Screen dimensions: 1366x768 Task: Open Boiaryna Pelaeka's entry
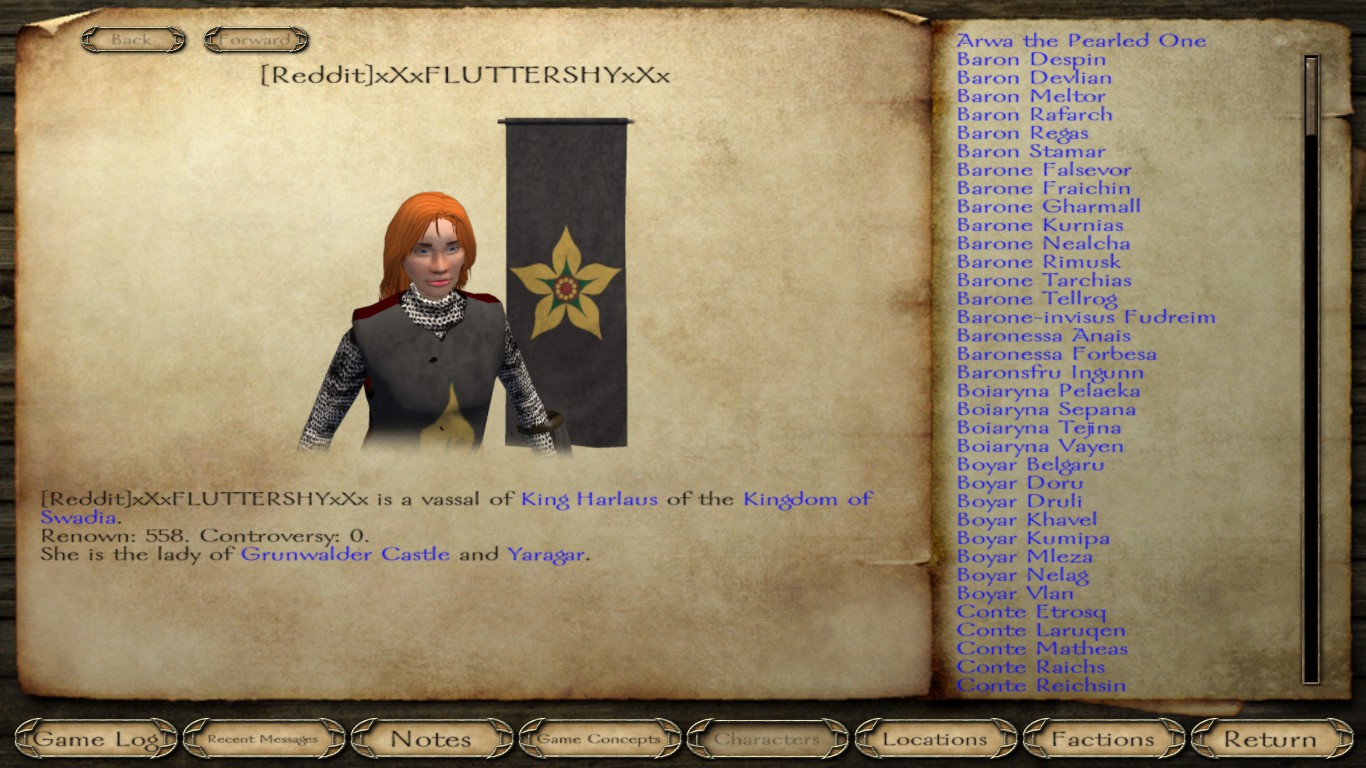(x=1048, y=391)
